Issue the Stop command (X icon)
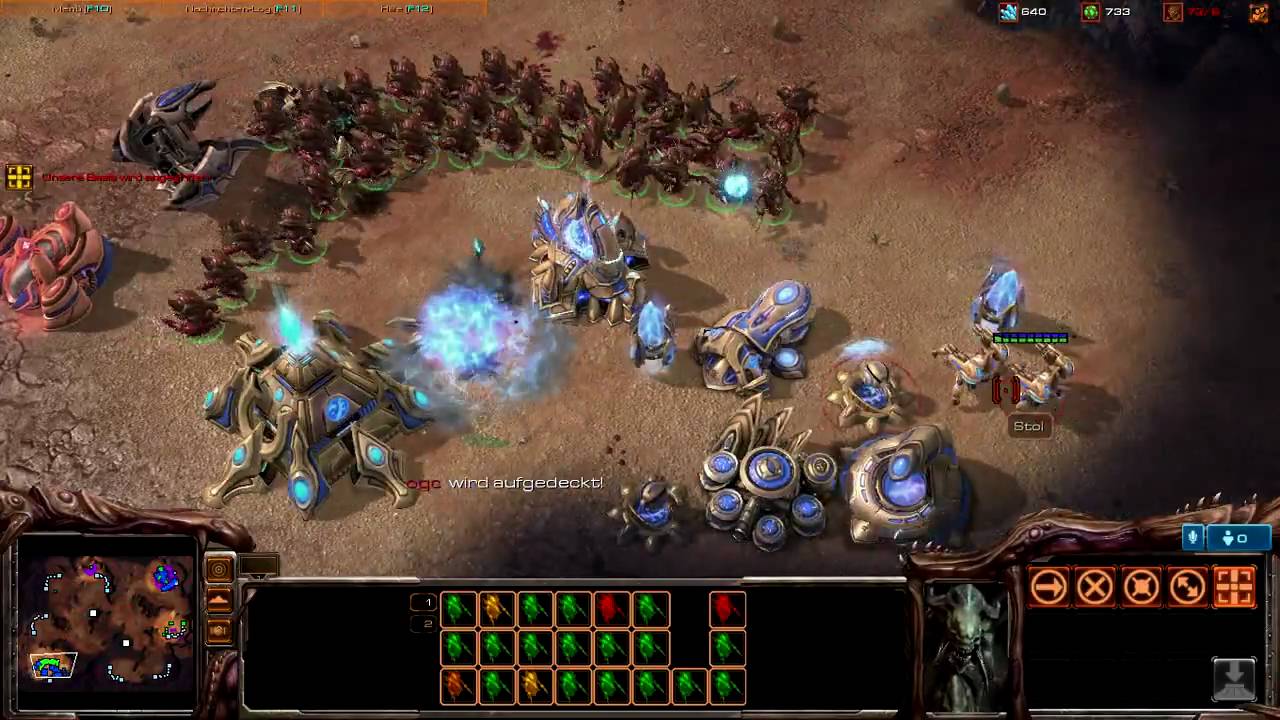This screenshot has width=1280, height=720. click(x=1095, y=587)
